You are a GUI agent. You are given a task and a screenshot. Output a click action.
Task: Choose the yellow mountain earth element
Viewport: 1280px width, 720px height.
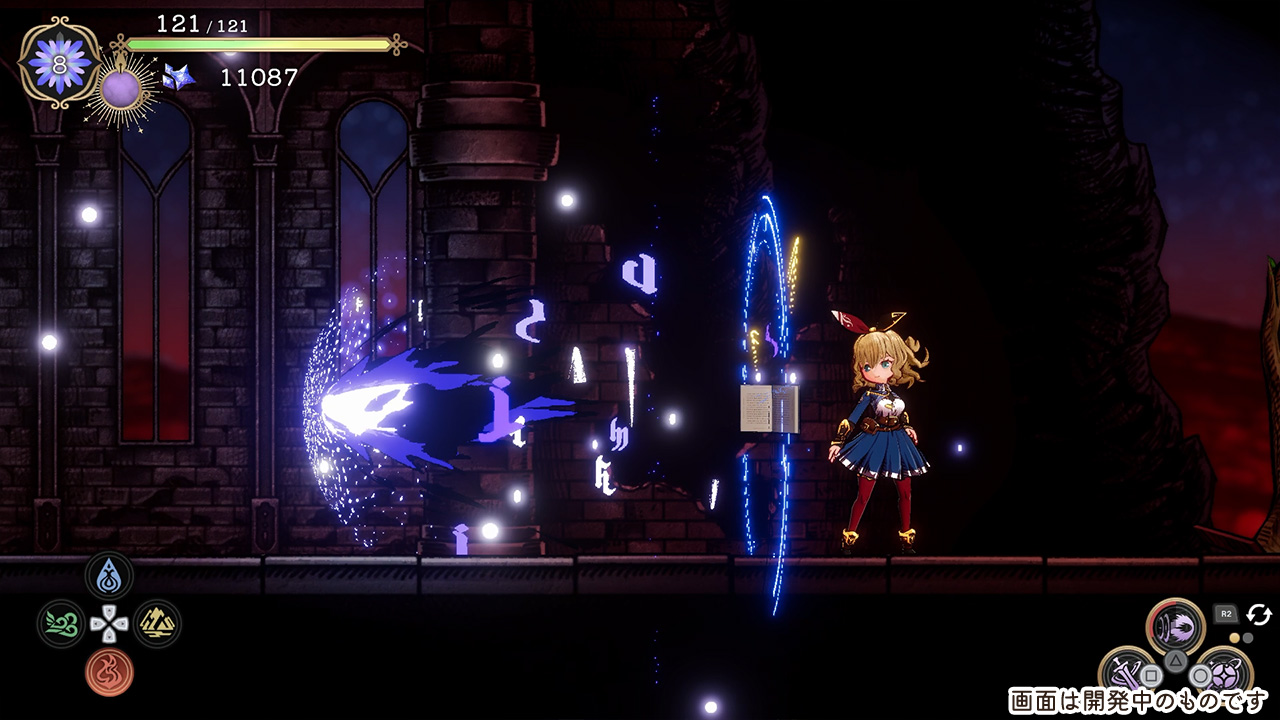[157, 624]
